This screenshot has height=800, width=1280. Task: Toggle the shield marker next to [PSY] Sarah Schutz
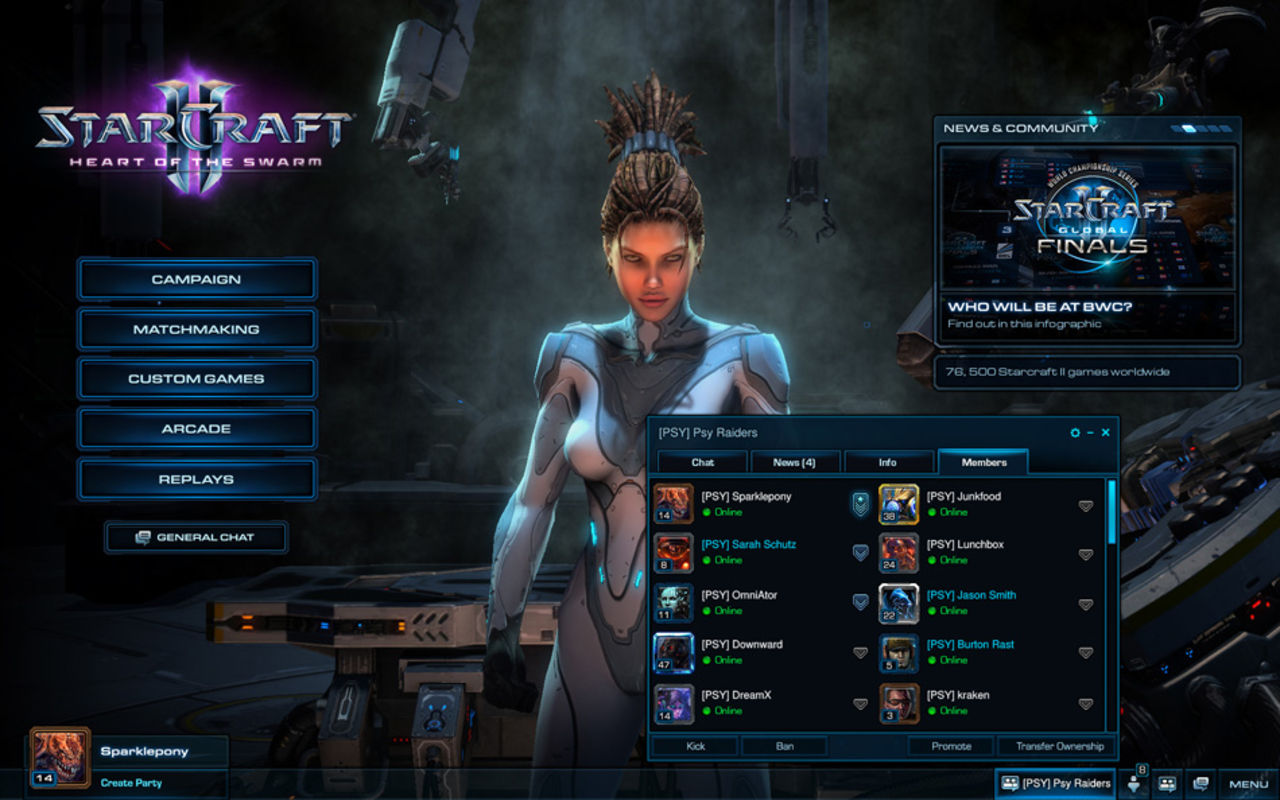pyautogui.click(x=858, y=552)
